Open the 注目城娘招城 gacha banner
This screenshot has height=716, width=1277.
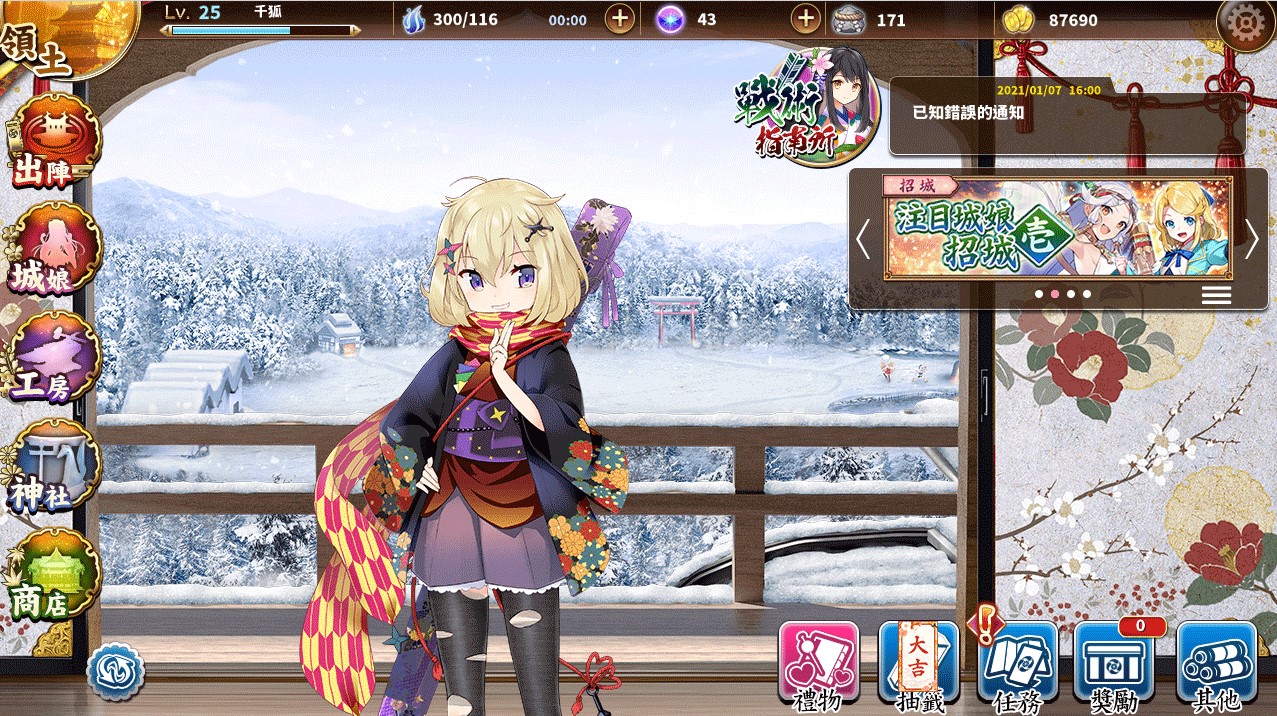click(1057, 229)
